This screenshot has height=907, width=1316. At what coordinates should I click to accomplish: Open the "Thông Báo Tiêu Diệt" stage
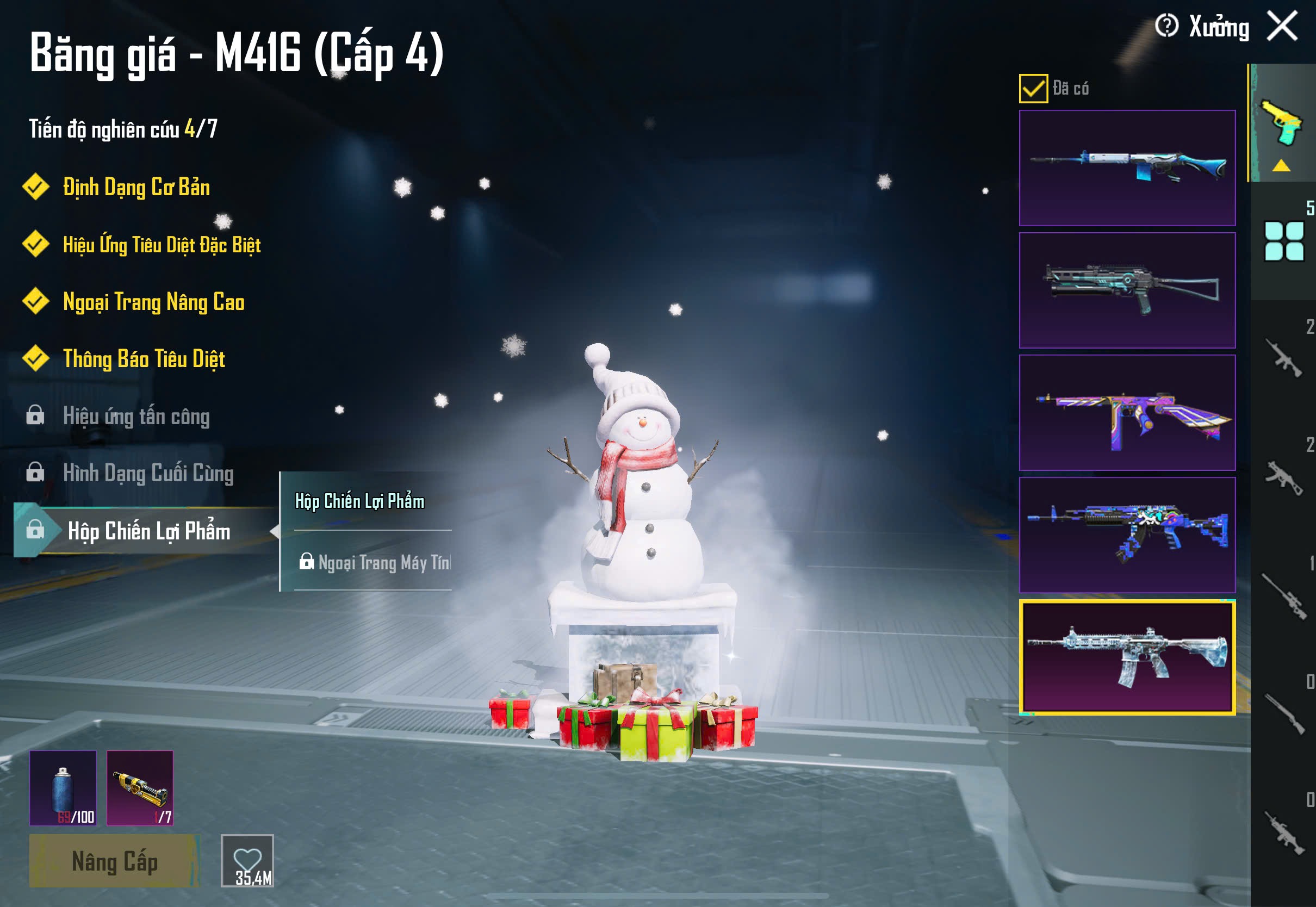(144, 359)
